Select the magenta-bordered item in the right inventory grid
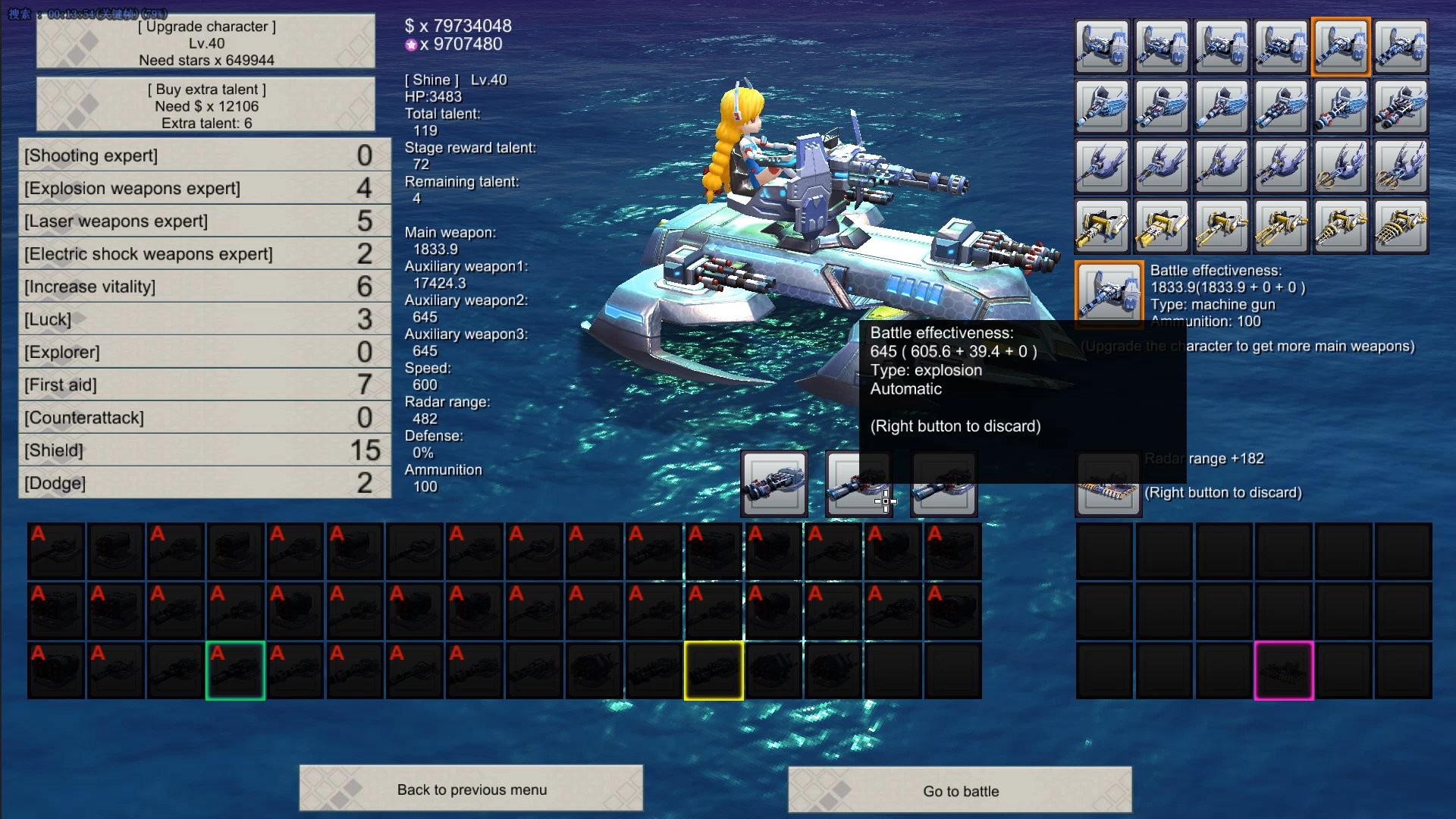The width and height of the screenshot is (1456, 819). tap(1282, 670)
